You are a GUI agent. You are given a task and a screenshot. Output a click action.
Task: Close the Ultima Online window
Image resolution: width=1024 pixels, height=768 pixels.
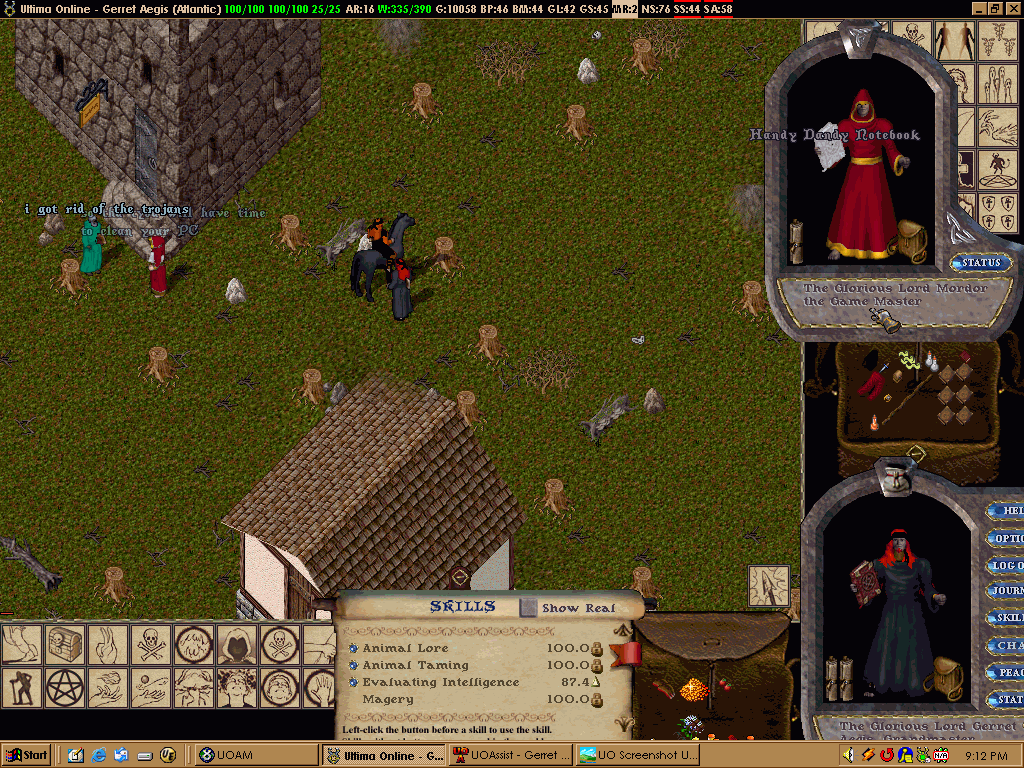[x=1013, y=8]
